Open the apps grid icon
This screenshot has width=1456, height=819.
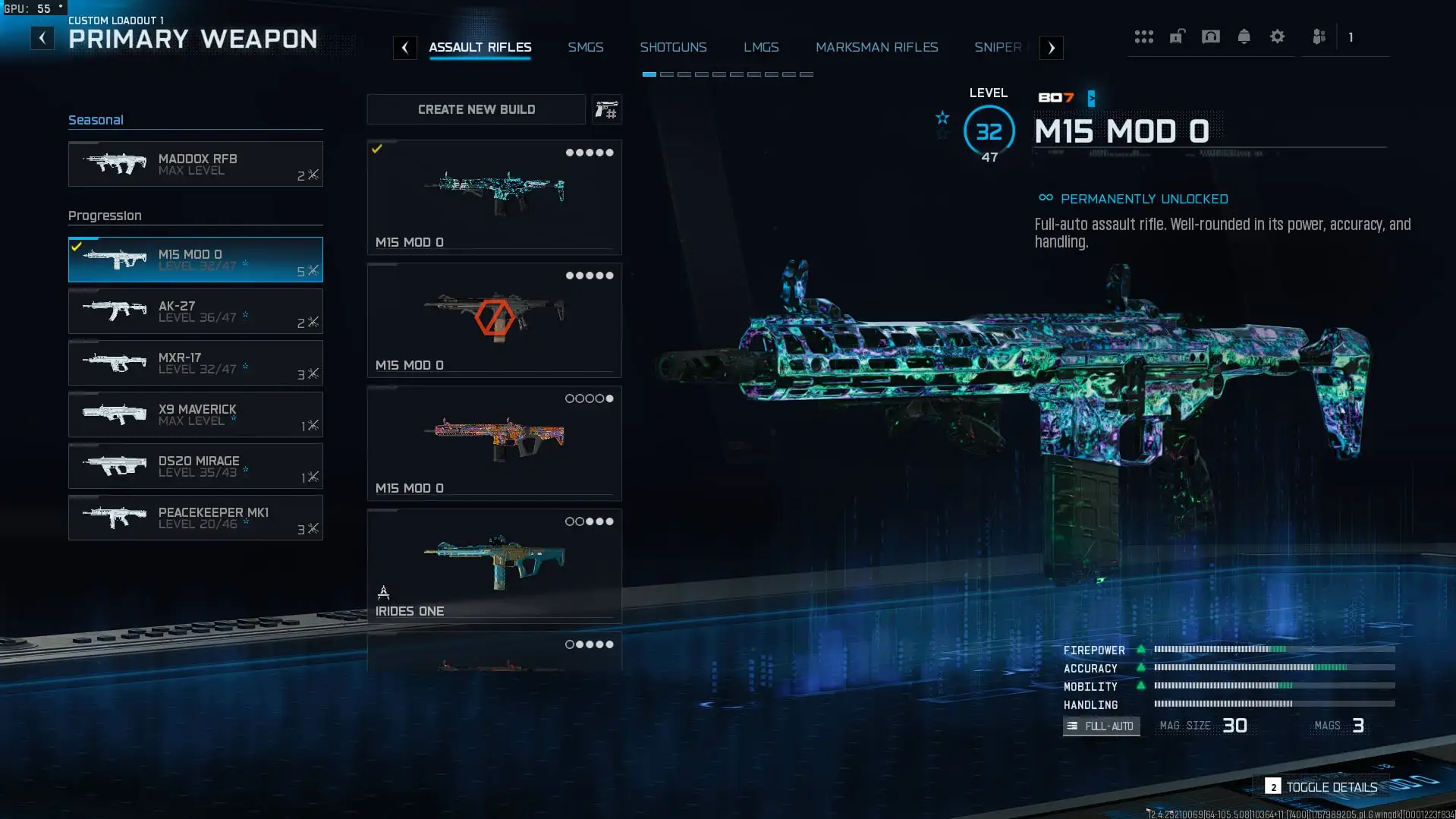click(x=1144, y=36)
